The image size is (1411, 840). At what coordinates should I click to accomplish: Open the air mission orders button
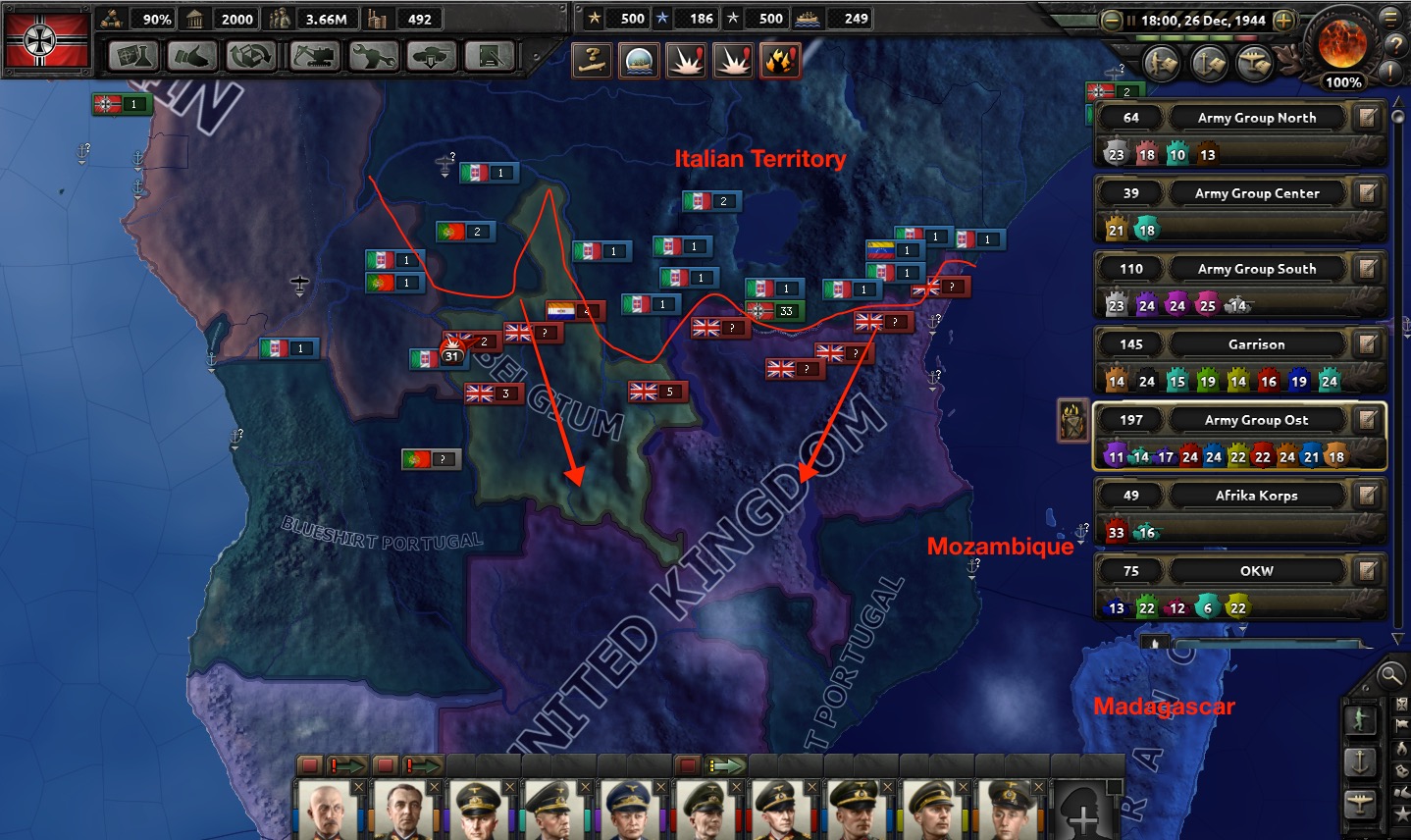point(1360,803)
